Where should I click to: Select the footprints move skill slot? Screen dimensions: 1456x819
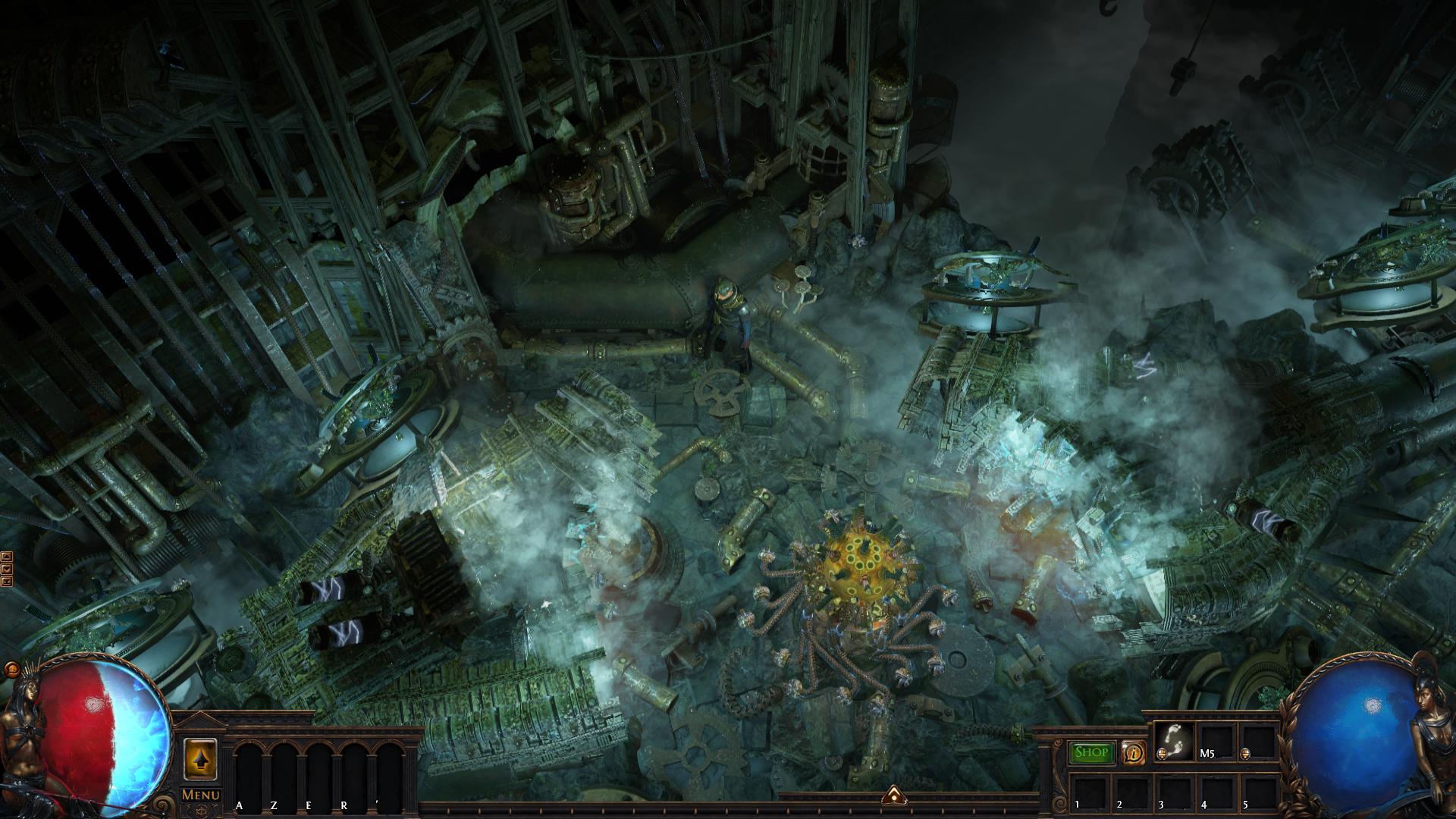click(1173, 741)
